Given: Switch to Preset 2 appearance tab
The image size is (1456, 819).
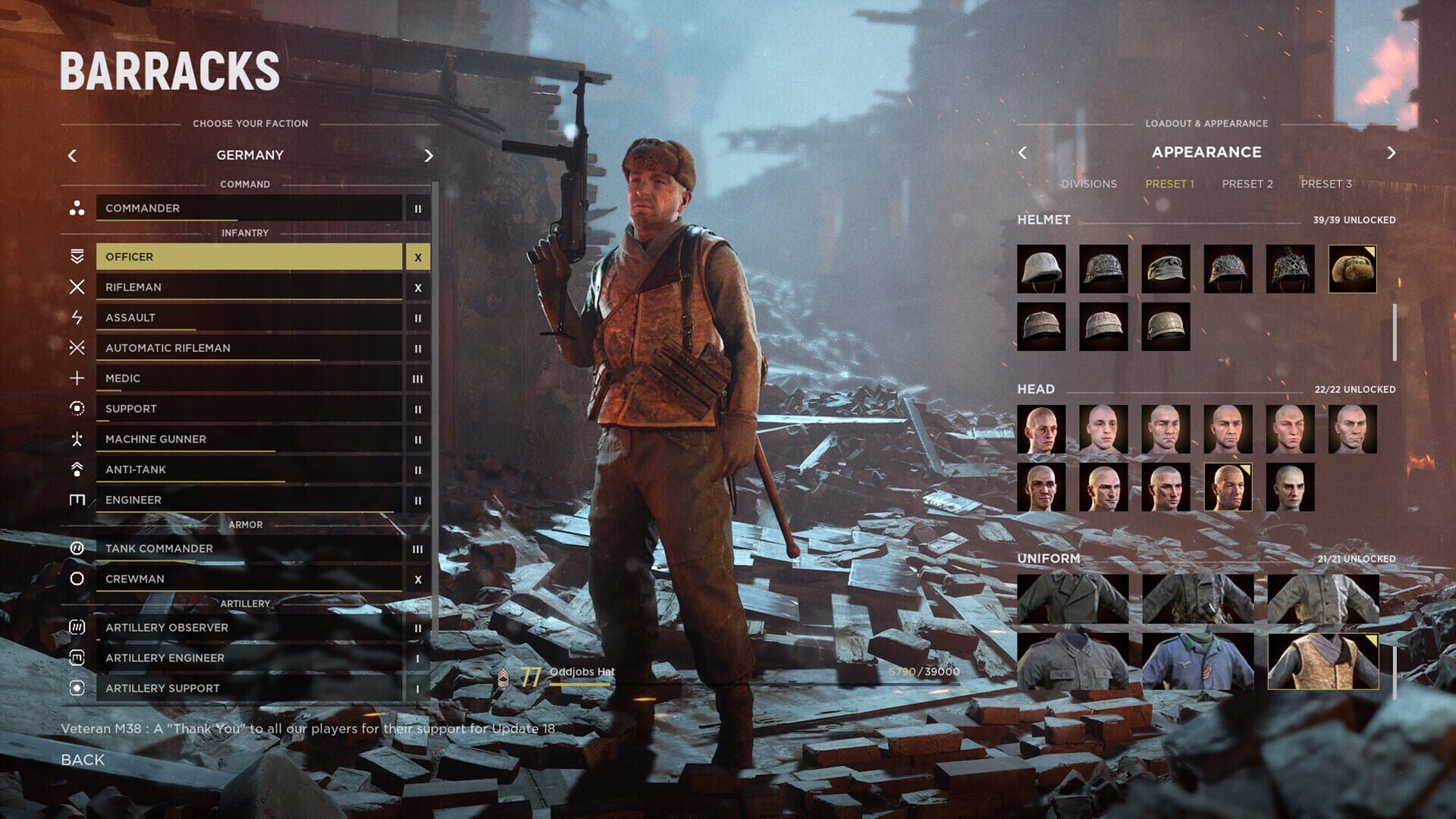Looking at the screenshot, I should [1248, 184].
